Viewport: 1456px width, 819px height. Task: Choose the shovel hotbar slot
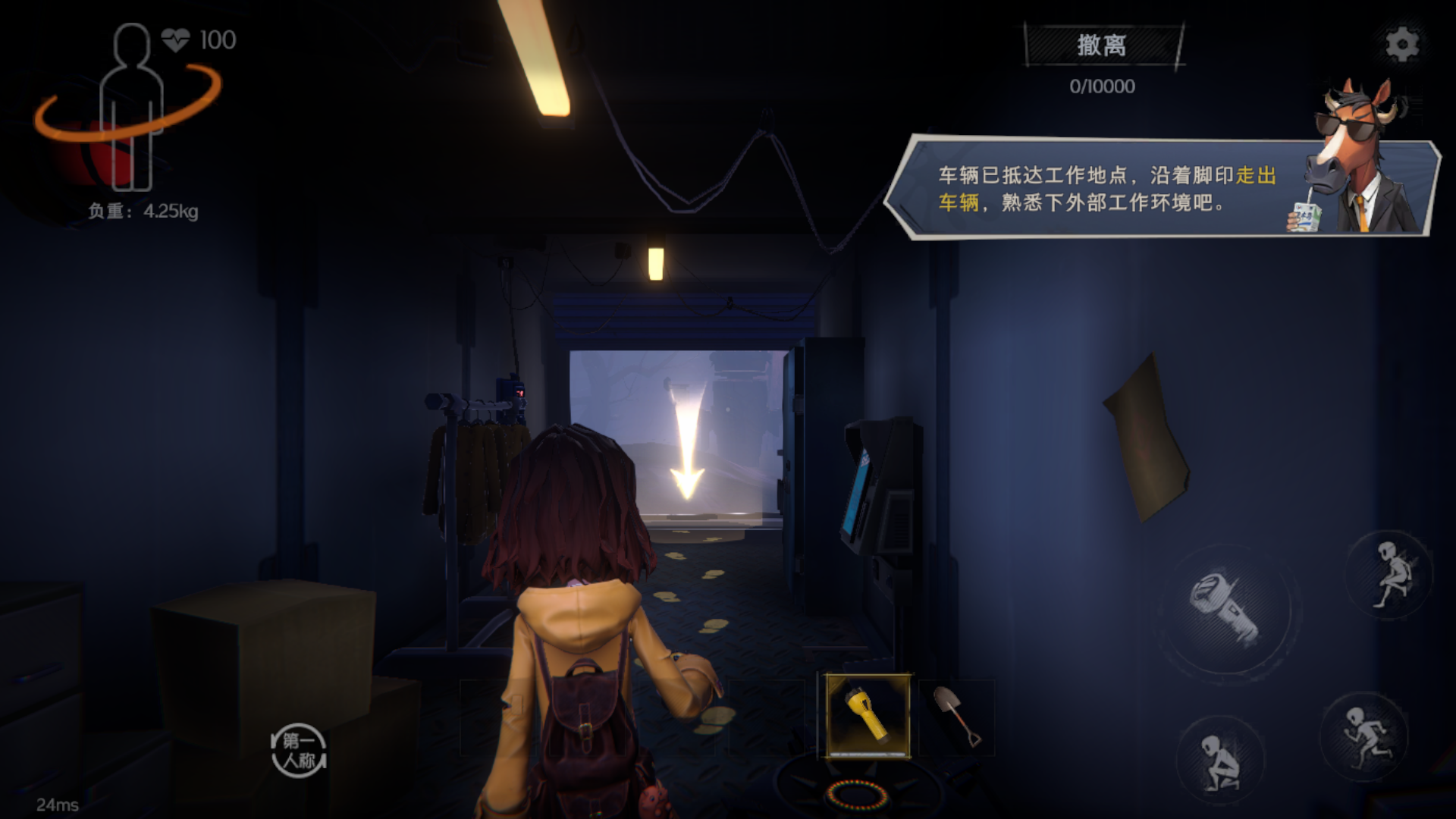pos(957,717)
